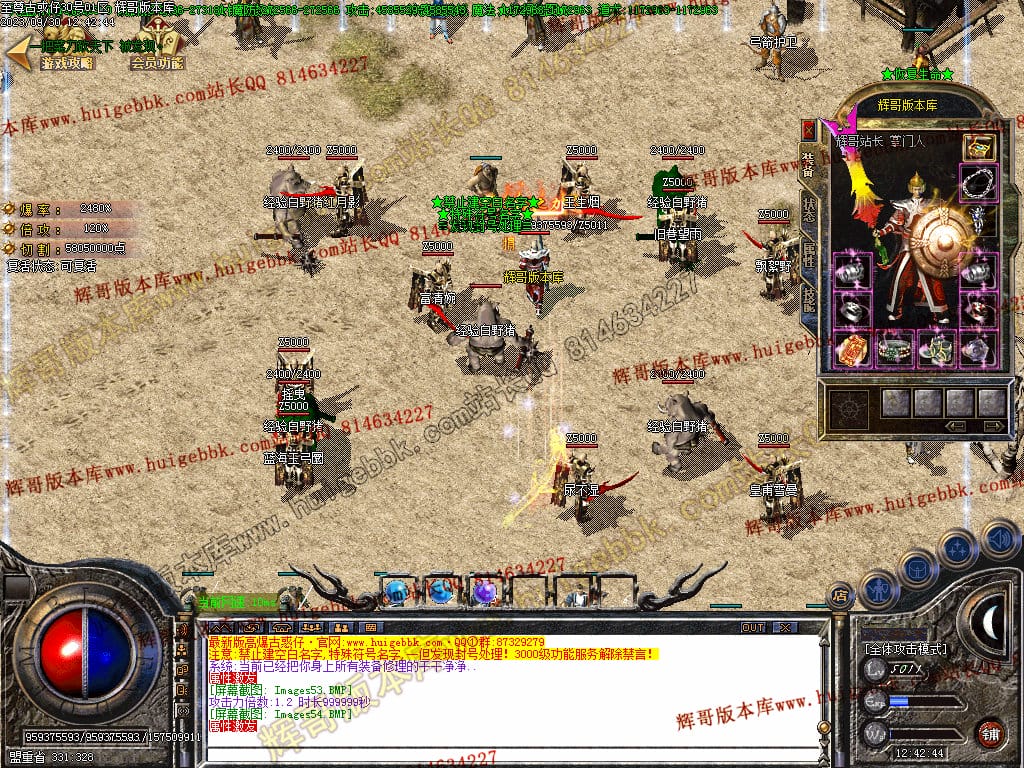
Task: Open the red 铺 stall button
Action: [989, 731]
